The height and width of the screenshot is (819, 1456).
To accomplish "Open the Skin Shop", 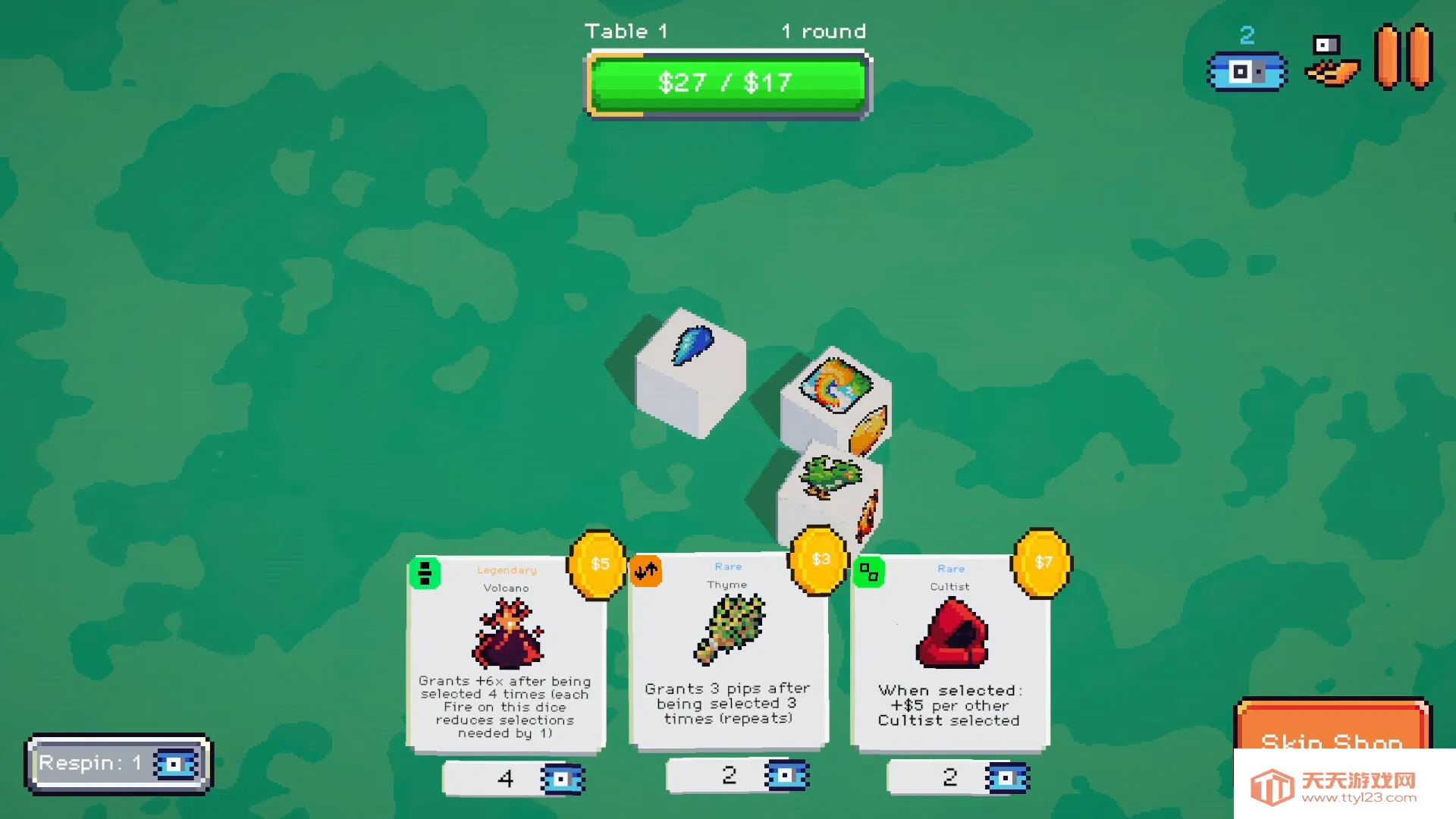I will [1332, 726].
